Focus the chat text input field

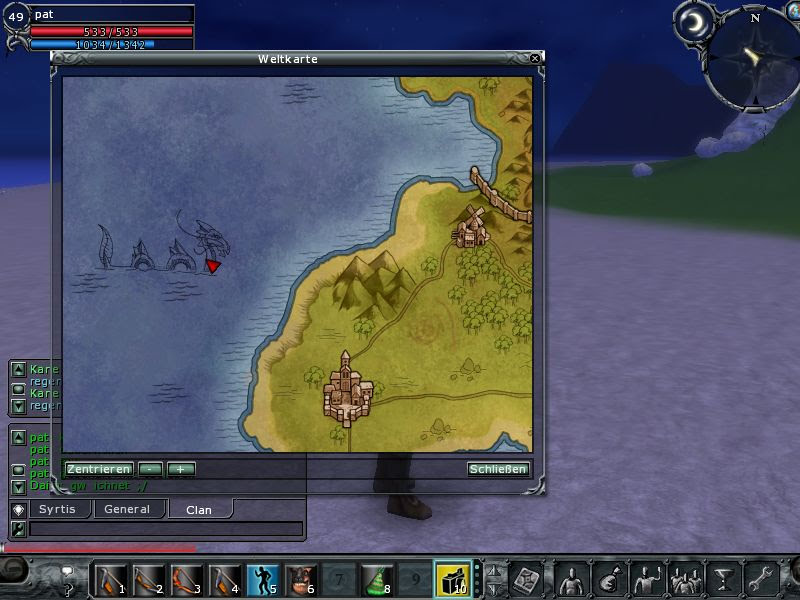(x=165, y=529)
